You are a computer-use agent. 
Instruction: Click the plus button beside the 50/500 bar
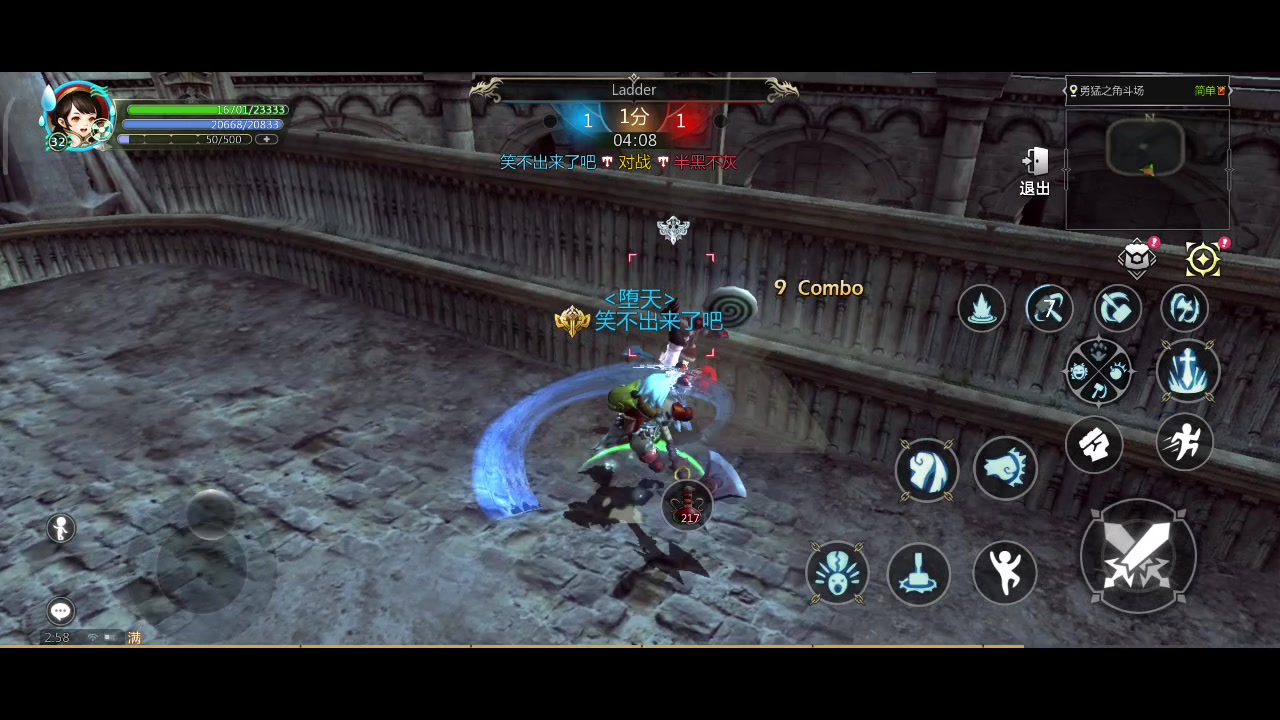click(x=266, y=140)
